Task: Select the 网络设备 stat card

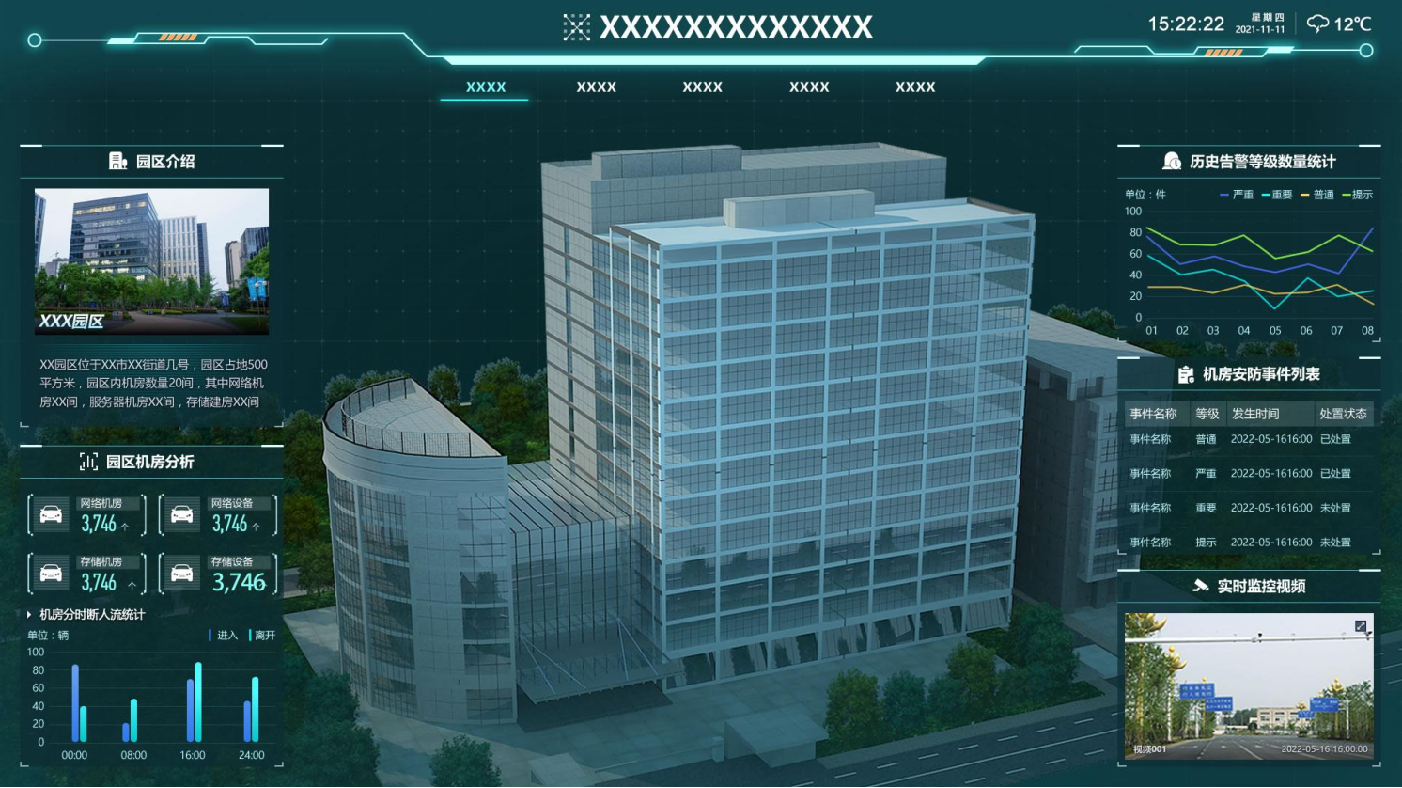Action: click(x=218, y=515)
